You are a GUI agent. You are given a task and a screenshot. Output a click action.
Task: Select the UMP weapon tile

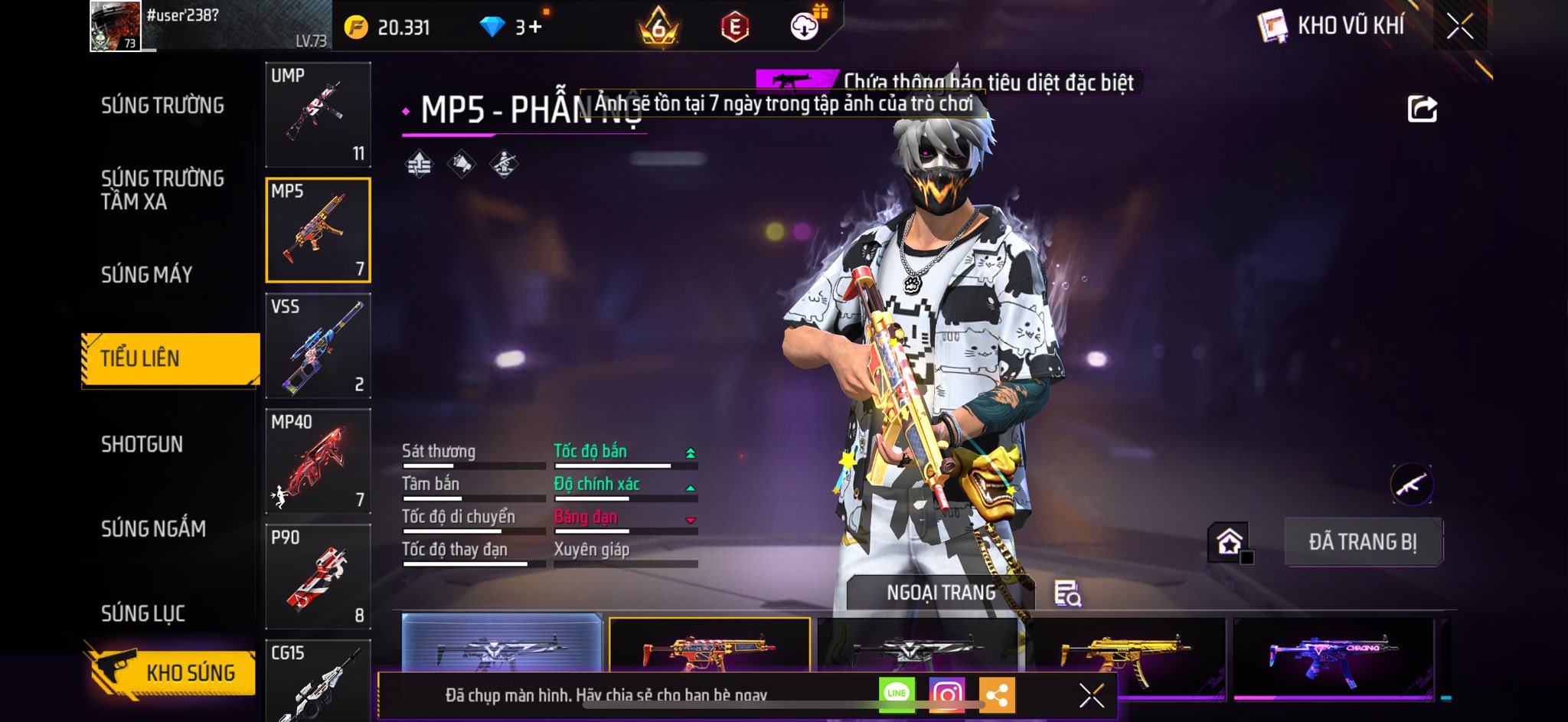pyautogui.click(x=318, y=115)
